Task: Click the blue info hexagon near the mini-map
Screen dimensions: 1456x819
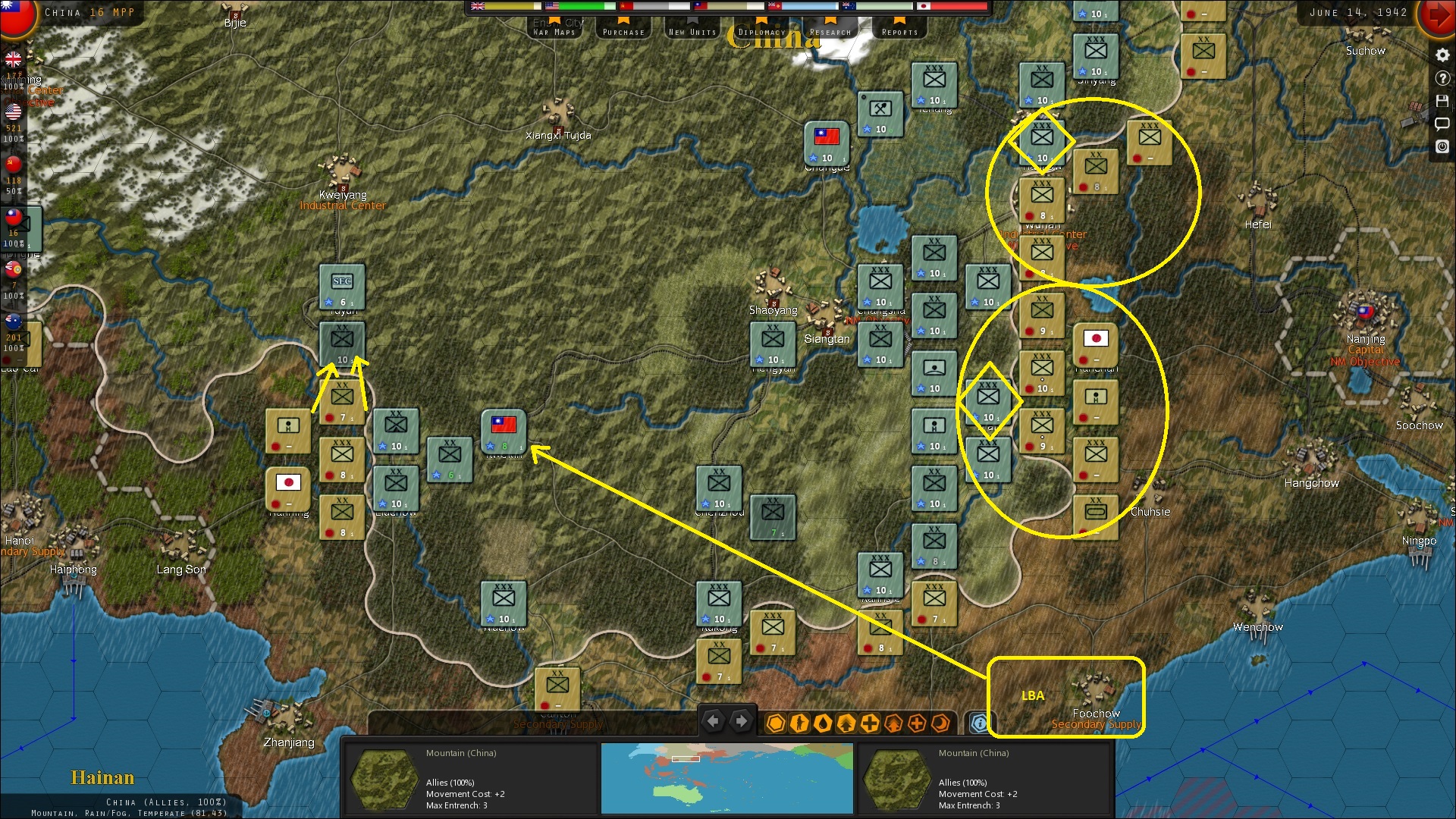Action: pyautogui.click(x=981, y=723)
